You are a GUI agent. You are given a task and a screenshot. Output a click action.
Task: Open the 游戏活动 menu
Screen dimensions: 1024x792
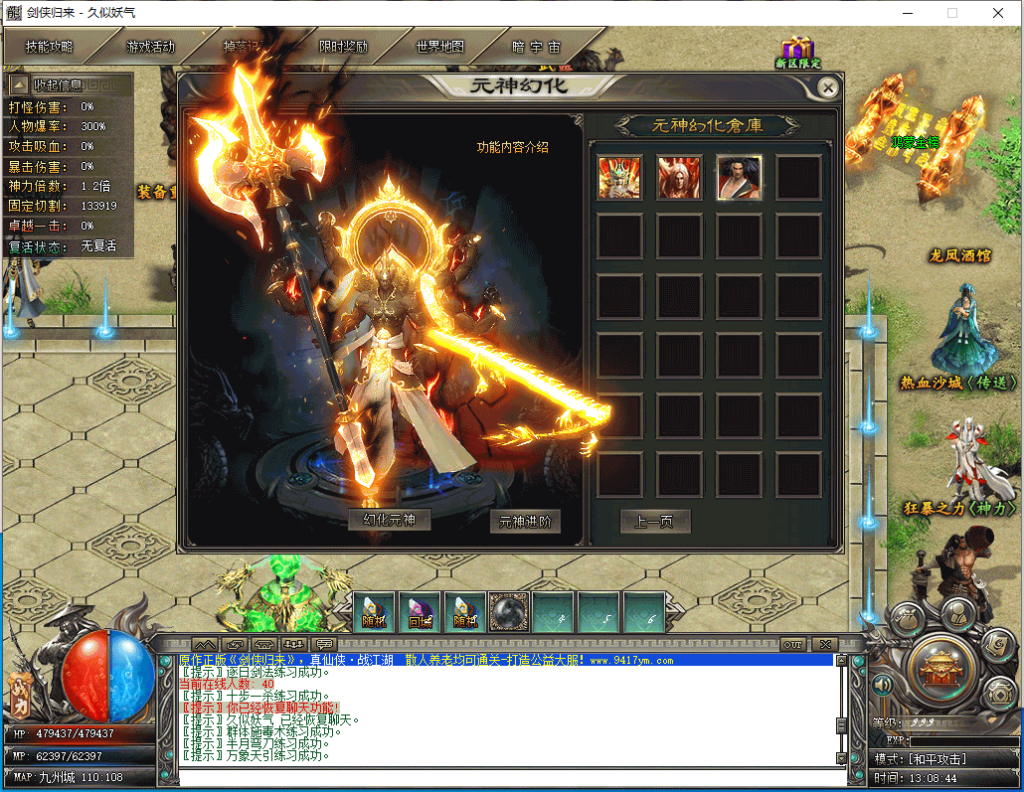(150, 47)
